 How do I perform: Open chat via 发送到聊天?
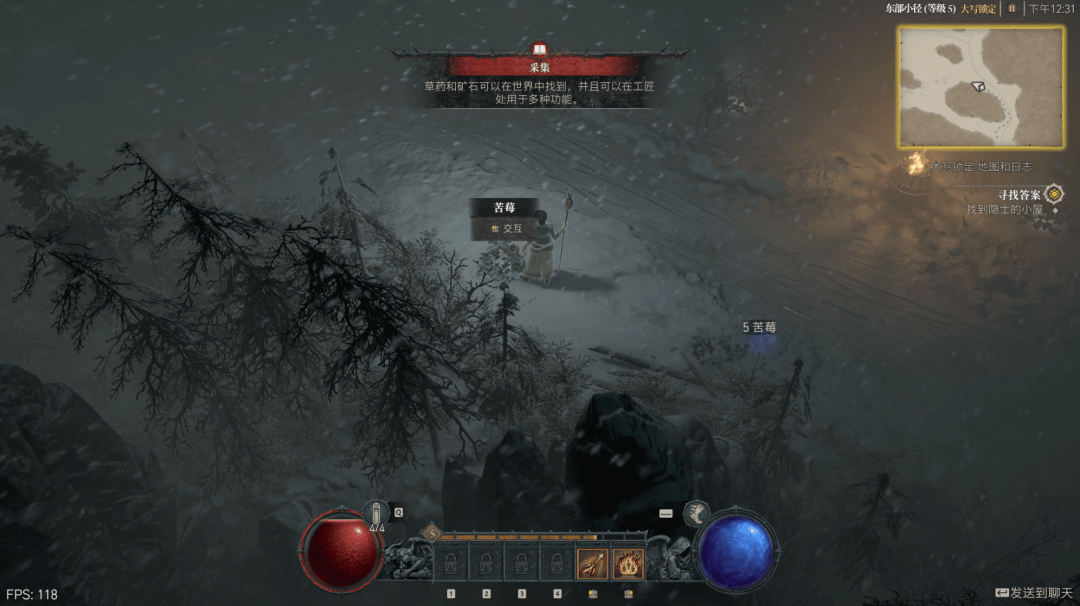click(1034, 593)
